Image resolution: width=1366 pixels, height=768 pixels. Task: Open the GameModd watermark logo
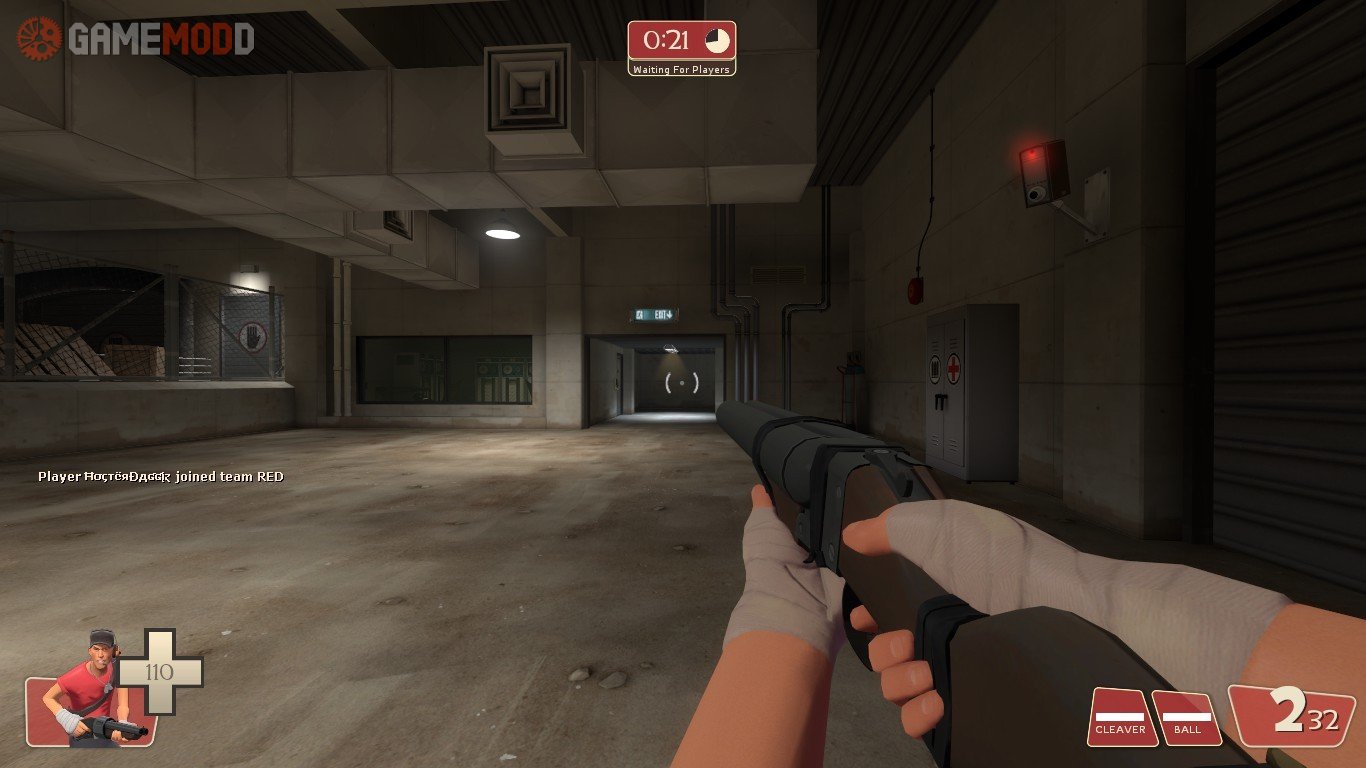coord(136,39)
